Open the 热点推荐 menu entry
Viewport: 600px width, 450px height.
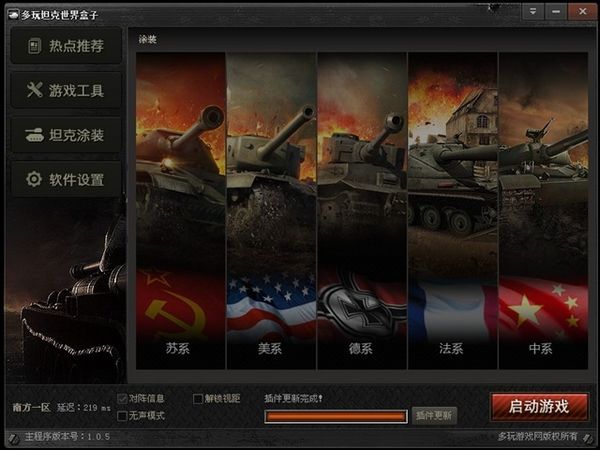(x=66, y=46)
